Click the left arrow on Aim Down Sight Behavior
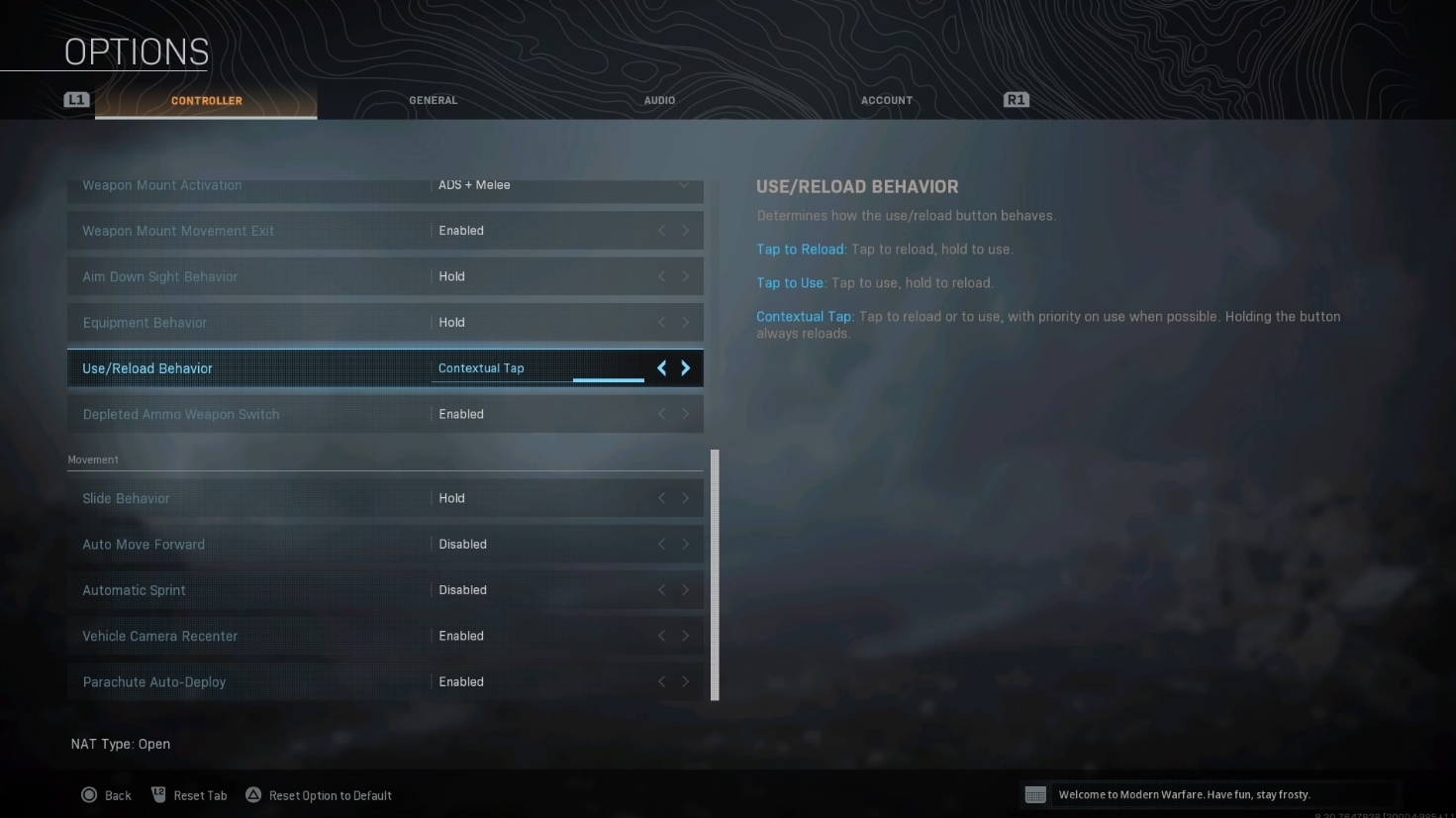Screen dimensions: 1456x818 coord(661,276)
